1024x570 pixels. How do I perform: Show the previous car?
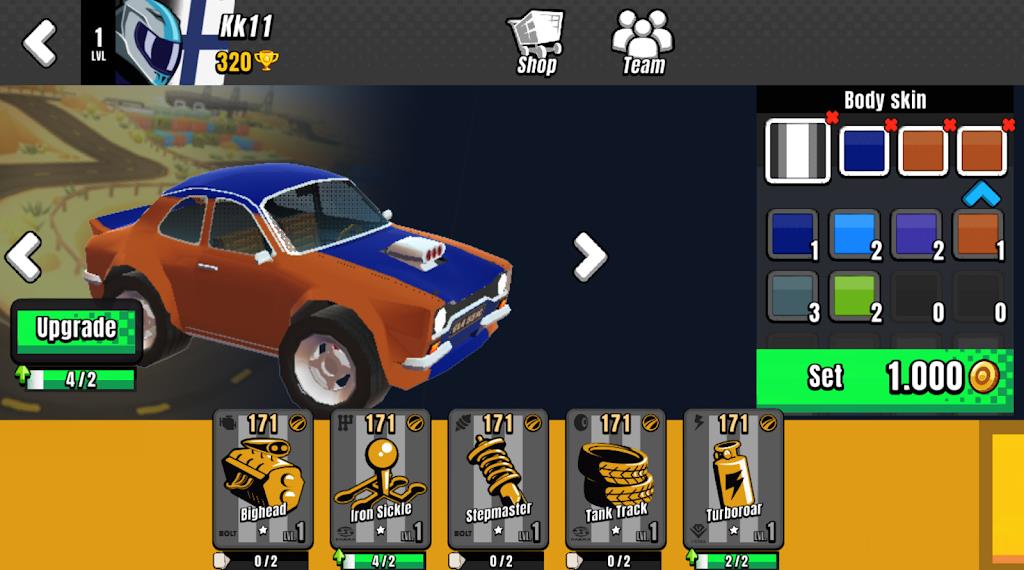point(23,257)
